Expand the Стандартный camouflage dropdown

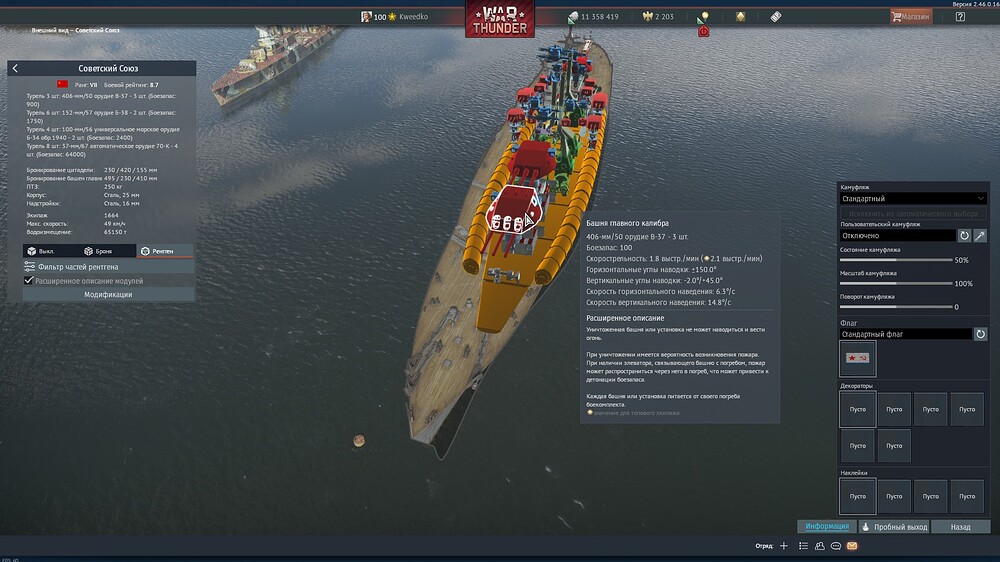(x=912, y=199)
